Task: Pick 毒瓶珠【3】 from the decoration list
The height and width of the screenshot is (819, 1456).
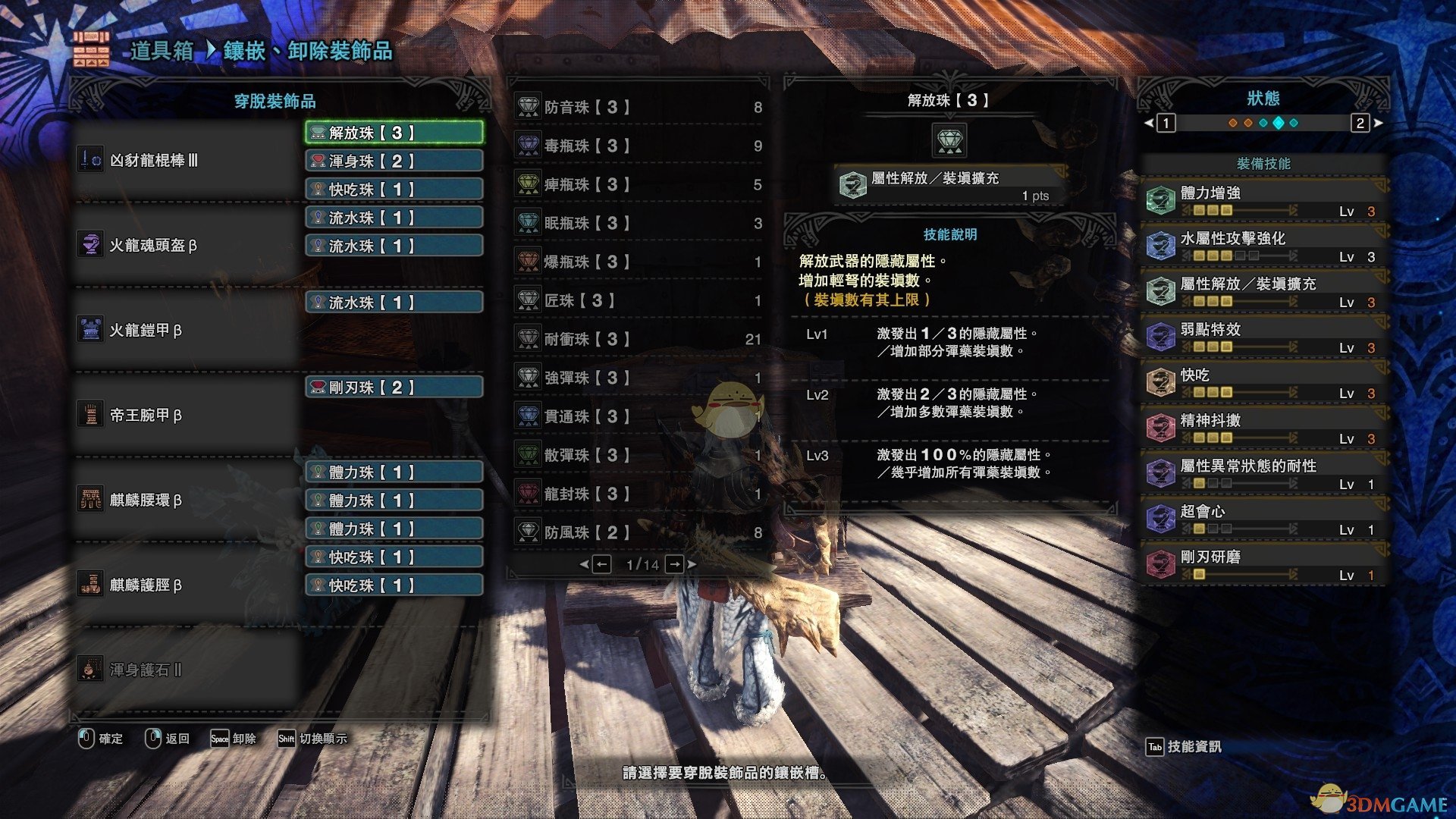Action: (x=639, y=146)
